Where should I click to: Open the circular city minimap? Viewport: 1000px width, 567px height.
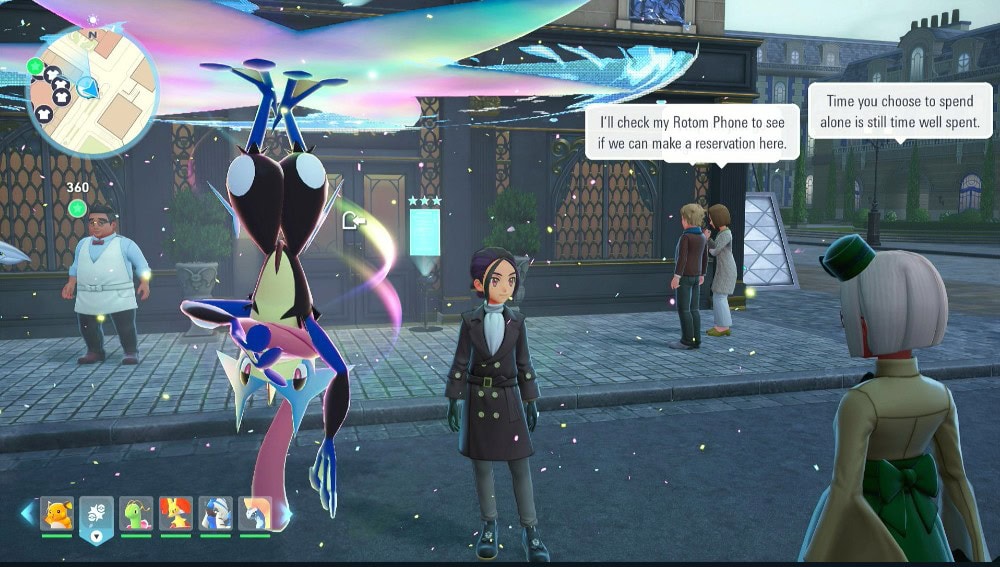click(x=90, y=92)
